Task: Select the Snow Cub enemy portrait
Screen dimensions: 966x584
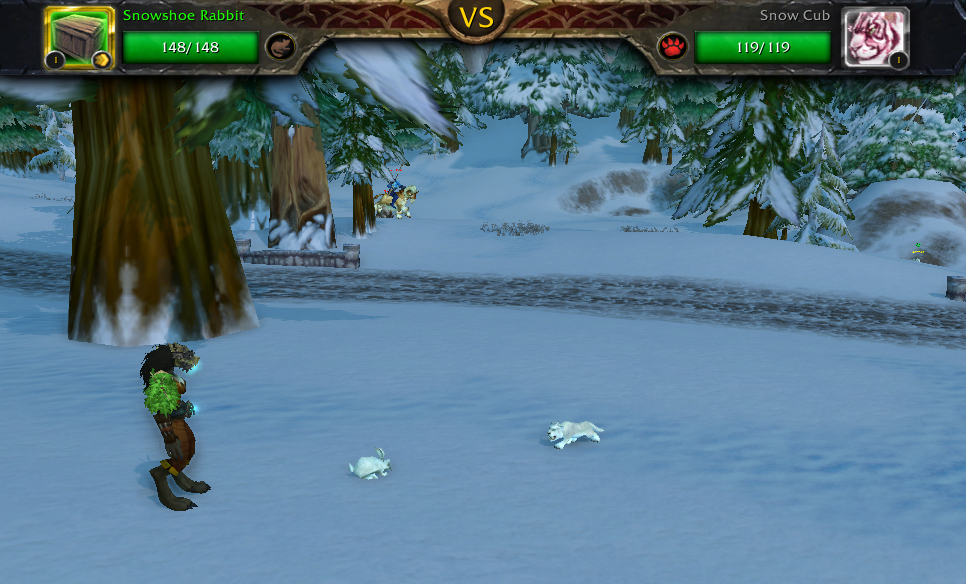Action: click(x=875, y=39)
